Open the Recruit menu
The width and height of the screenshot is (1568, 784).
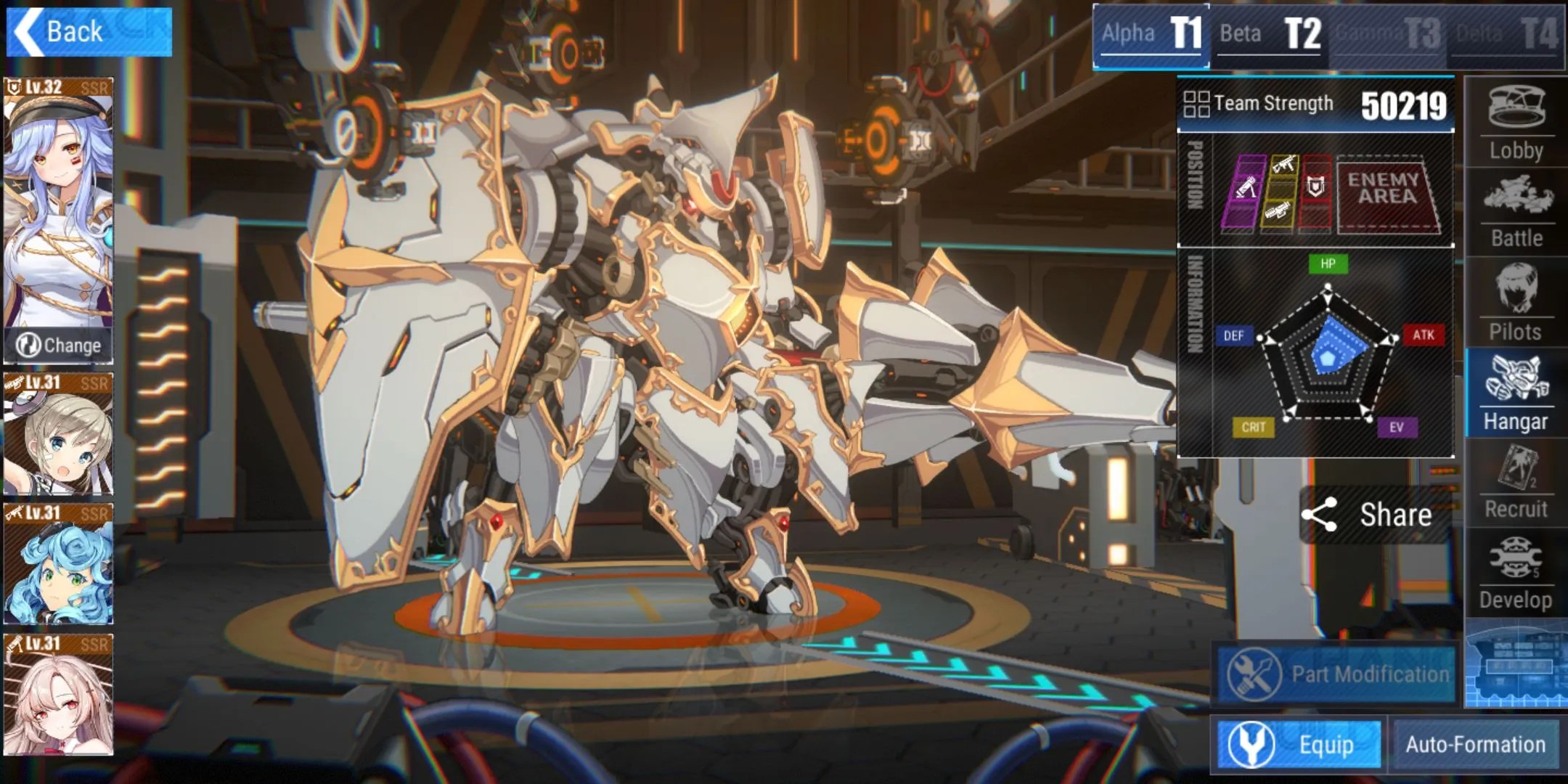(x=1515, y=483)
